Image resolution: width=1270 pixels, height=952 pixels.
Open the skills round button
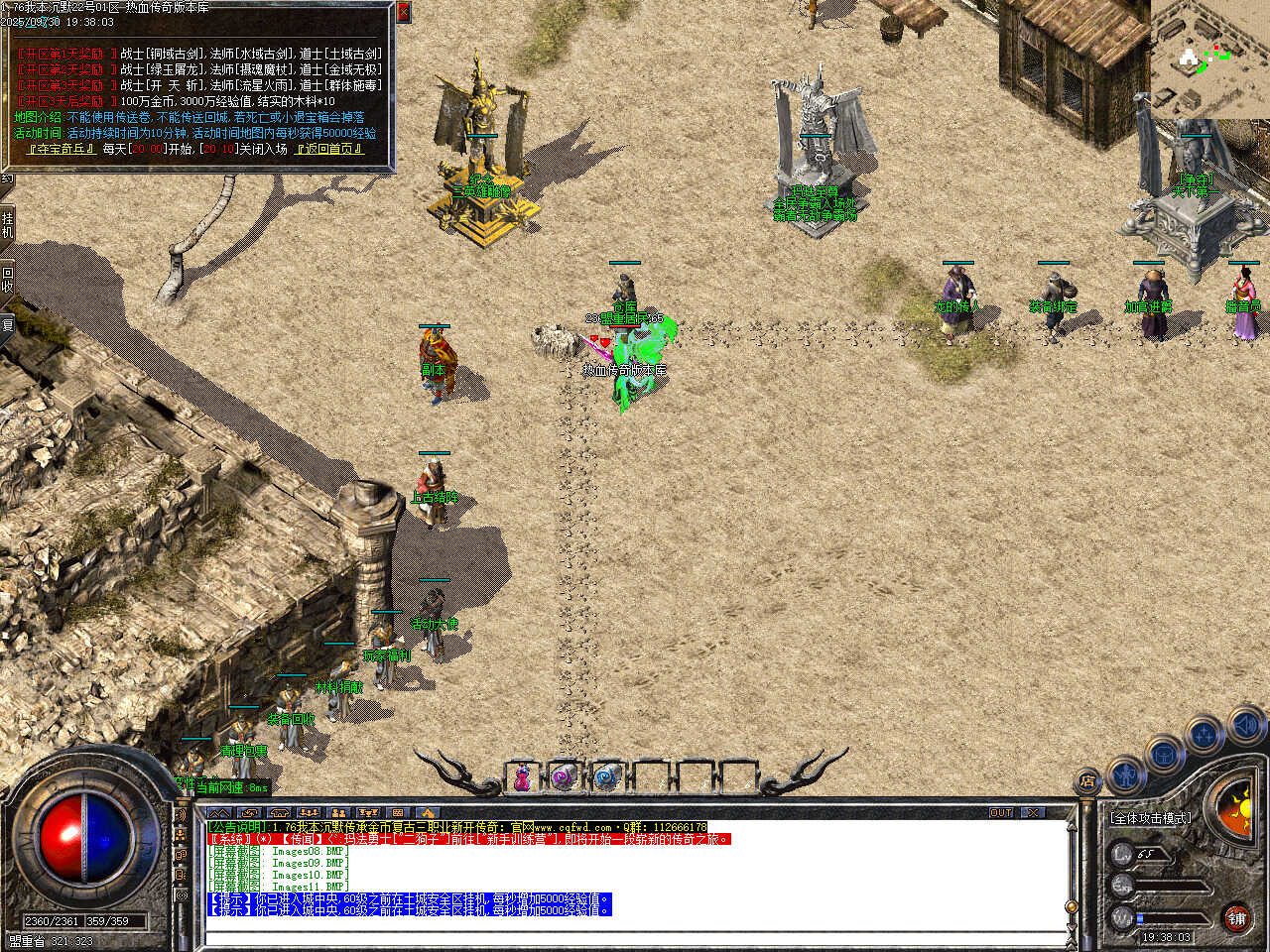click(1204, 736)
